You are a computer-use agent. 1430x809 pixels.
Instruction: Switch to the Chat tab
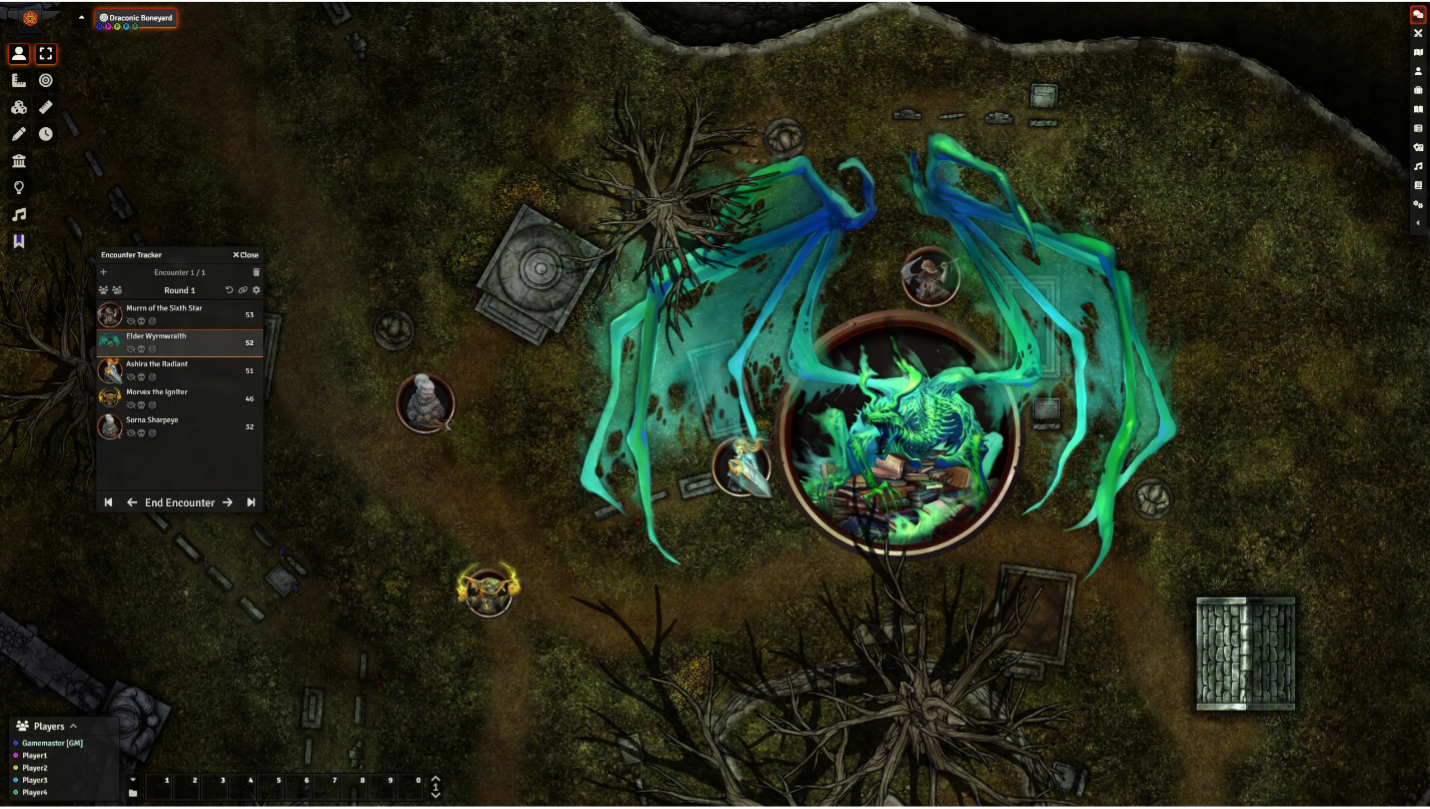[1417, 14]
